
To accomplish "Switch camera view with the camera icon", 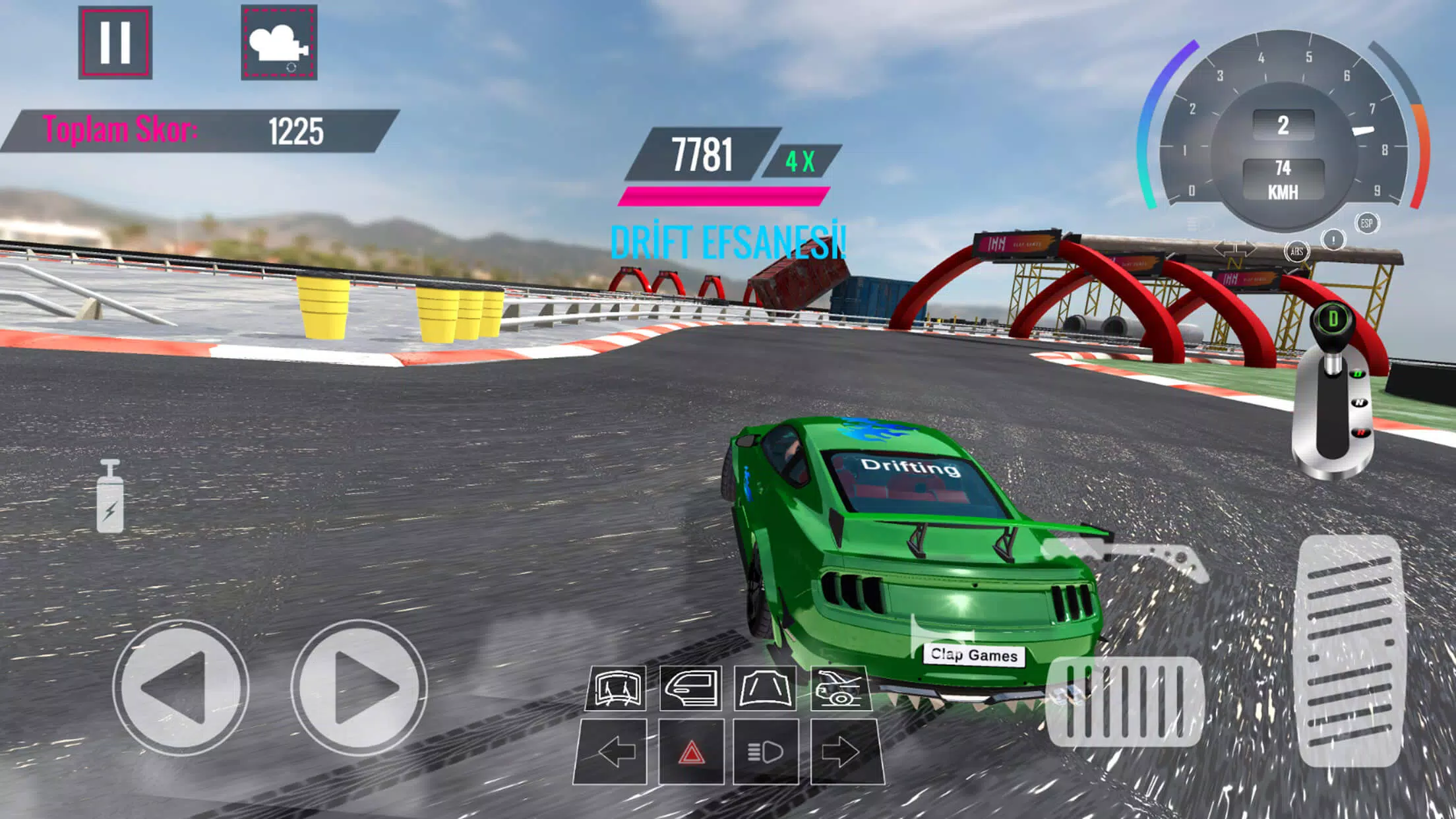I will [279, 43].
